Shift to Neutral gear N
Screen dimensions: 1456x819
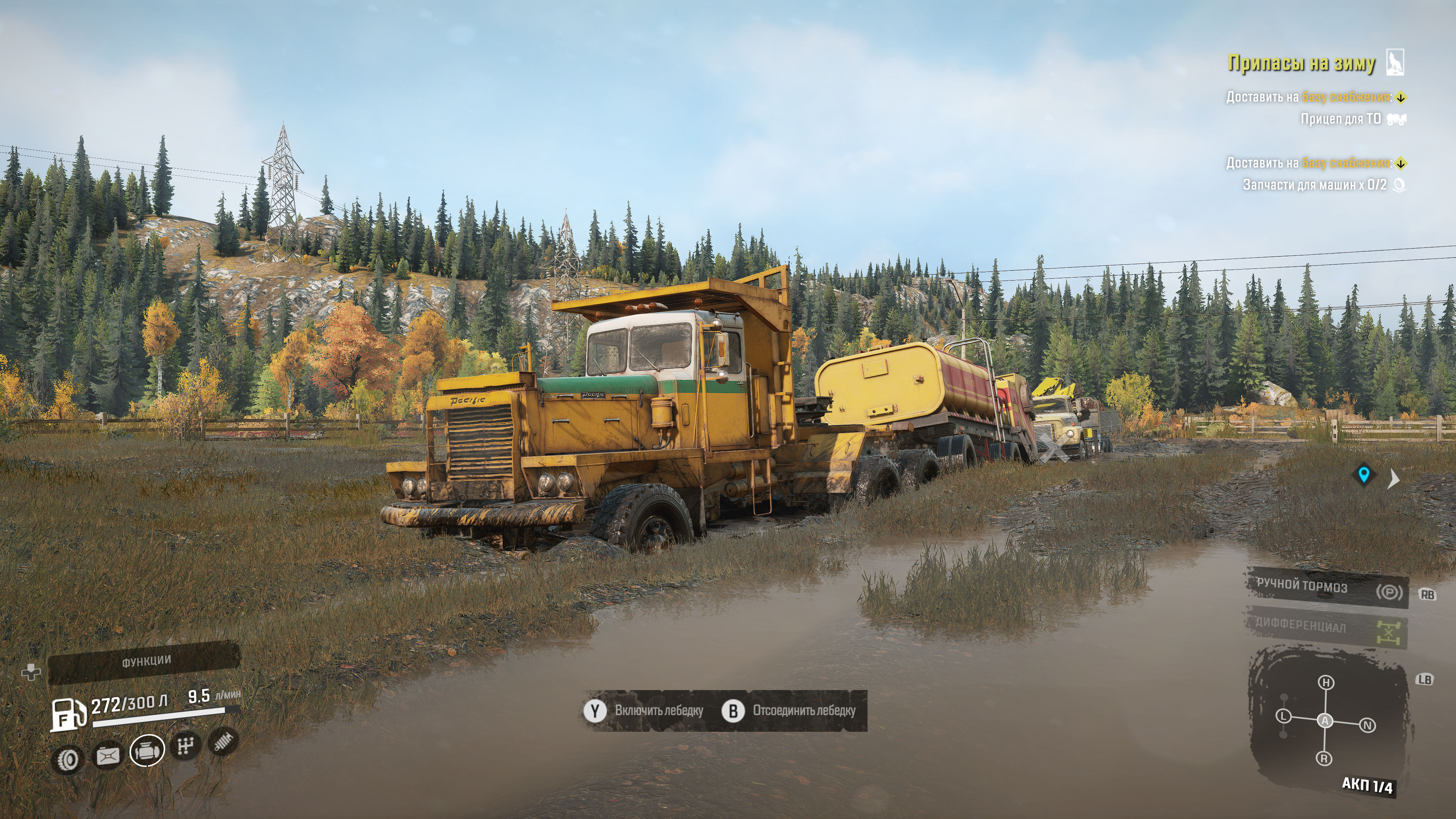[1367, 725]
